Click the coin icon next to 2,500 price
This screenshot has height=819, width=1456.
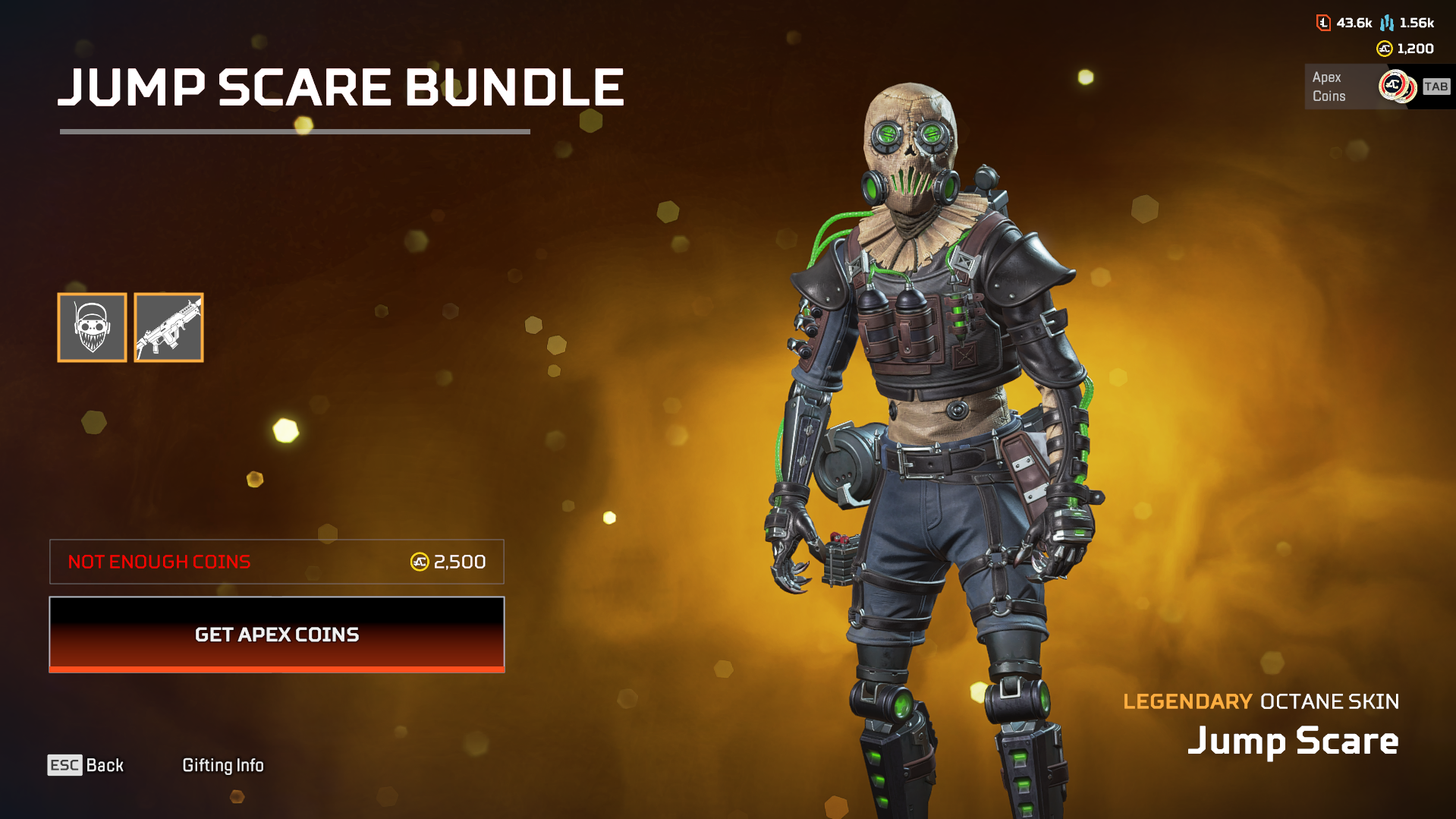tap(420, 562)
